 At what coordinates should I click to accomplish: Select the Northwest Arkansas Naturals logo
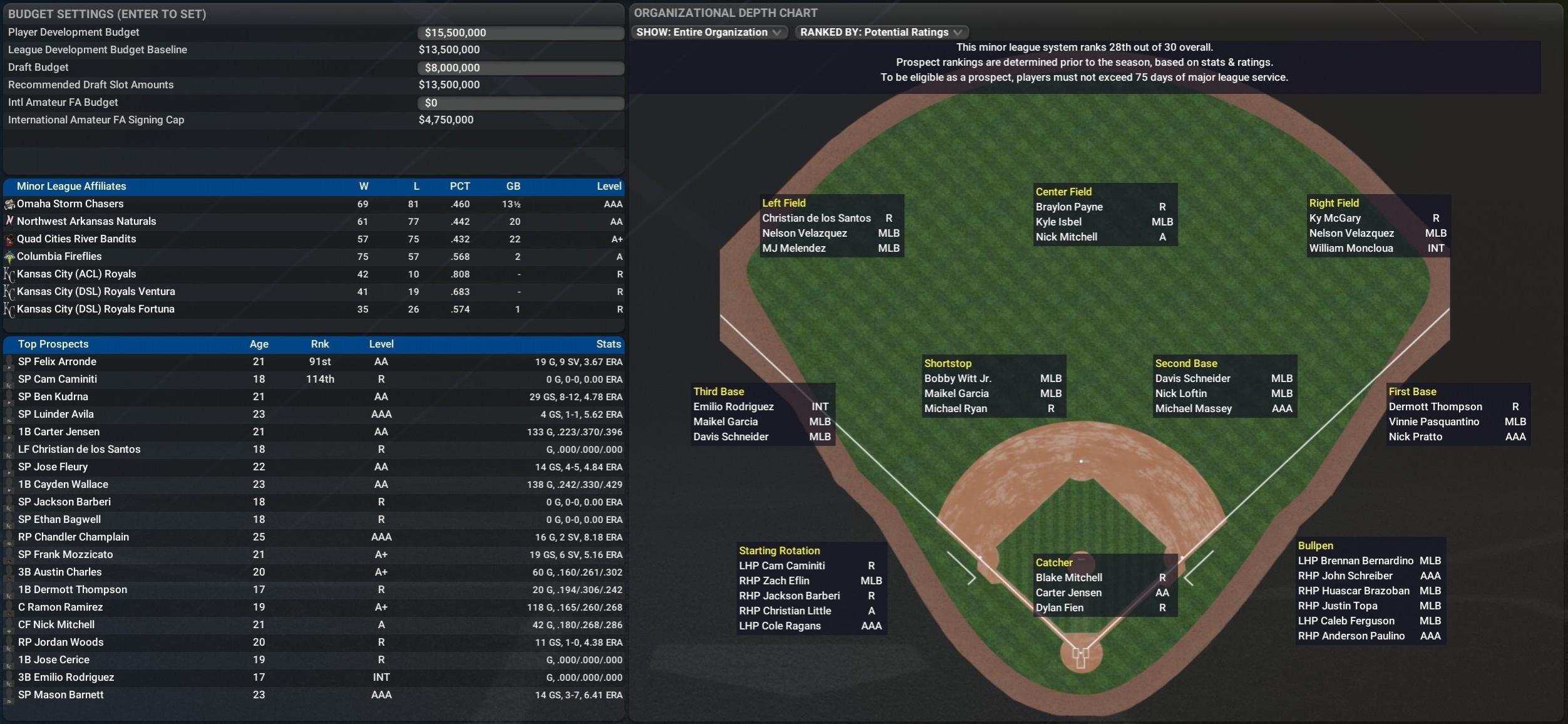(9, 221)
